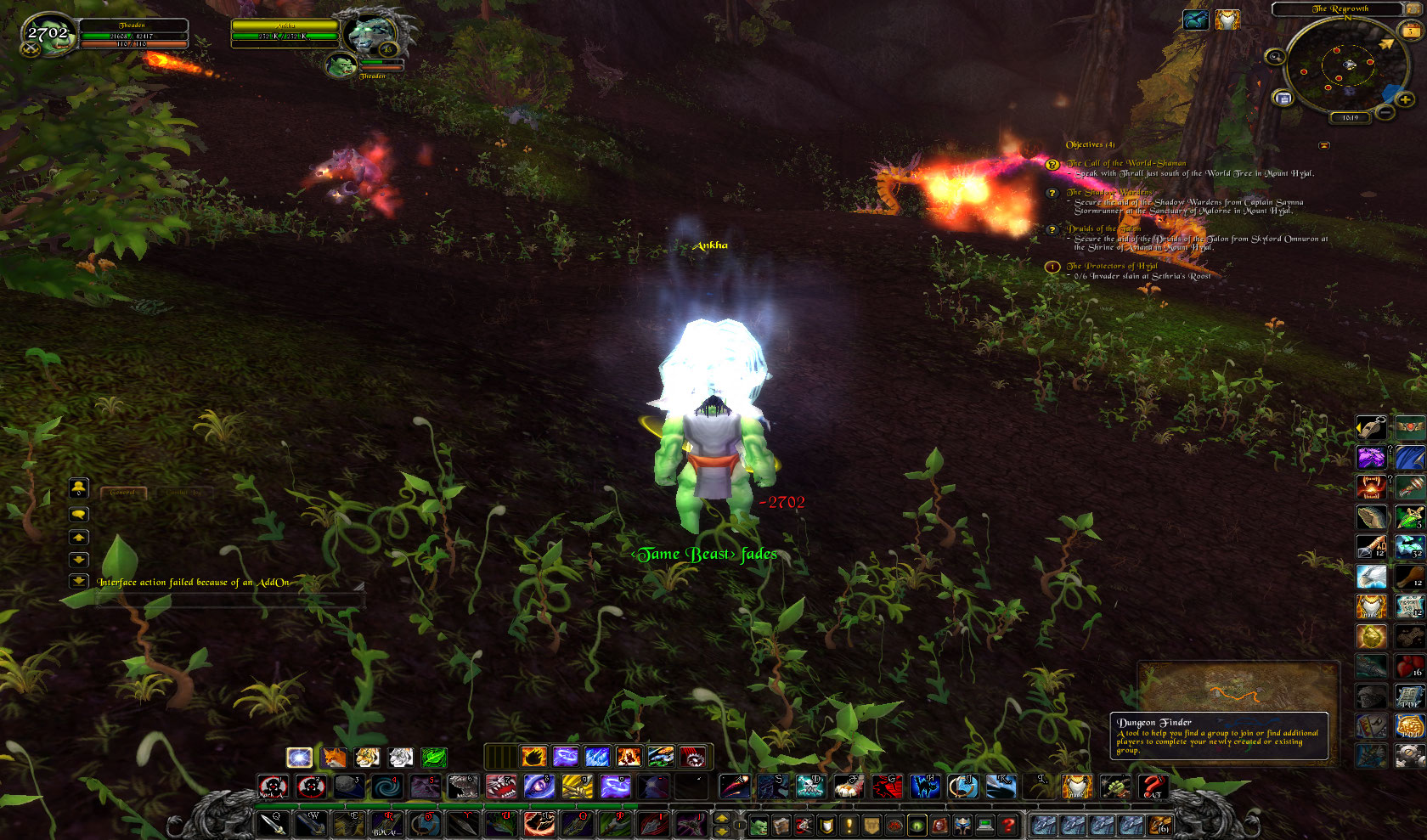The width and height of the screenshot is (1427, 840).
Task: Select the Ankha target portrait
Action: coord(368,36)
